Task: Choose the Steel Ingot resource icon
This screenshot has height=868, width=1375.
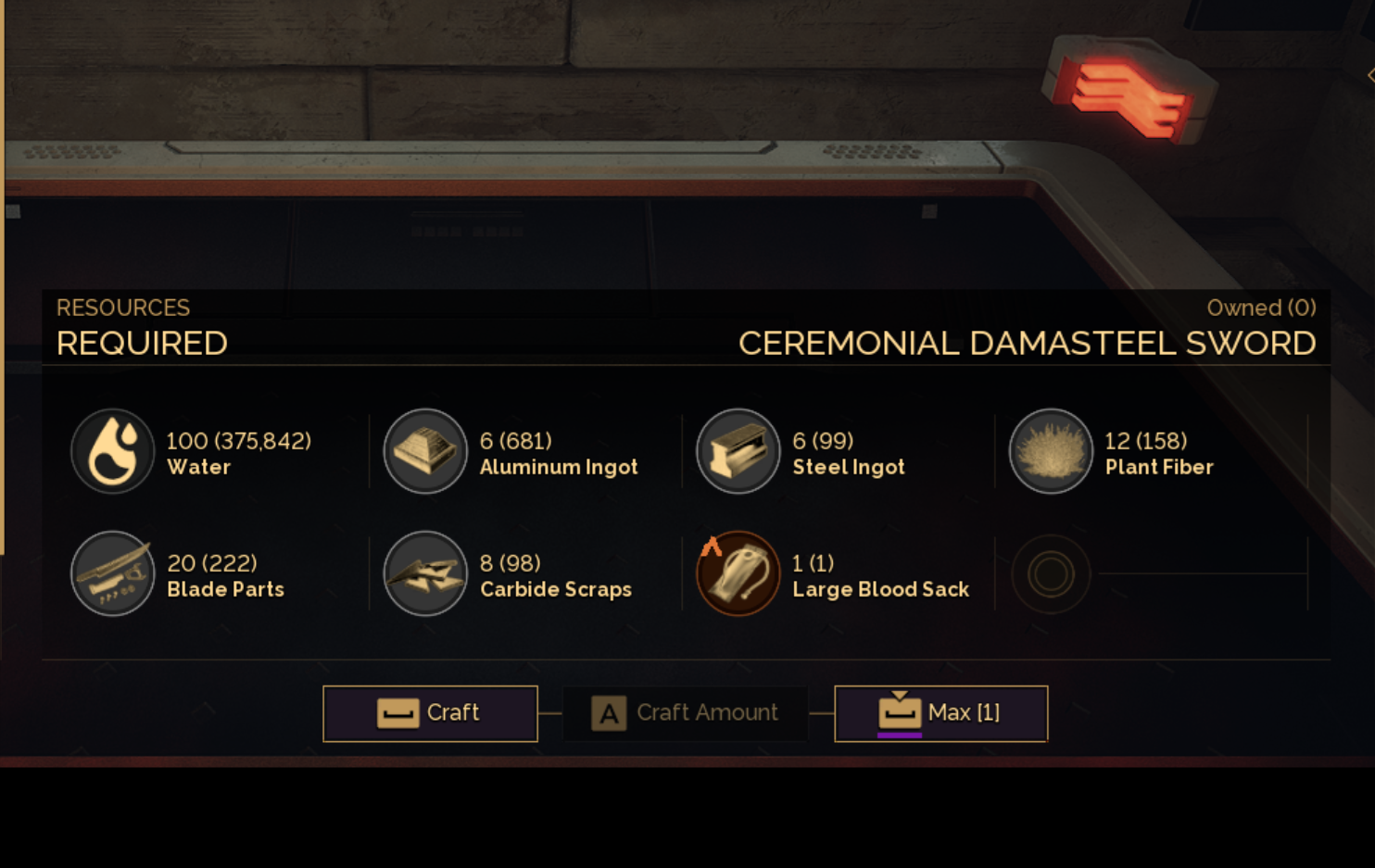Action: pos(738,451)
